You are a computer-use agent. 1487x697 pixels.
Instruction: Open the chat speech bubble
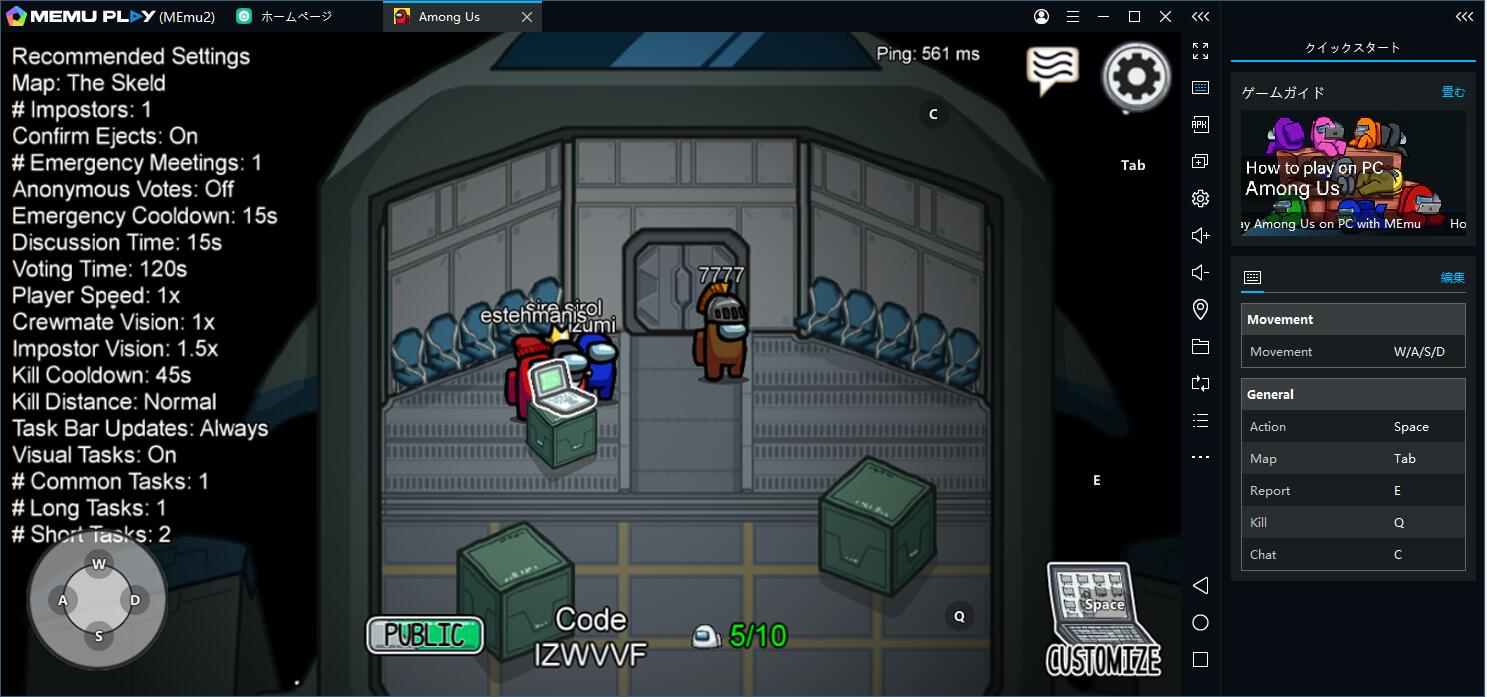click(1052, 70)
